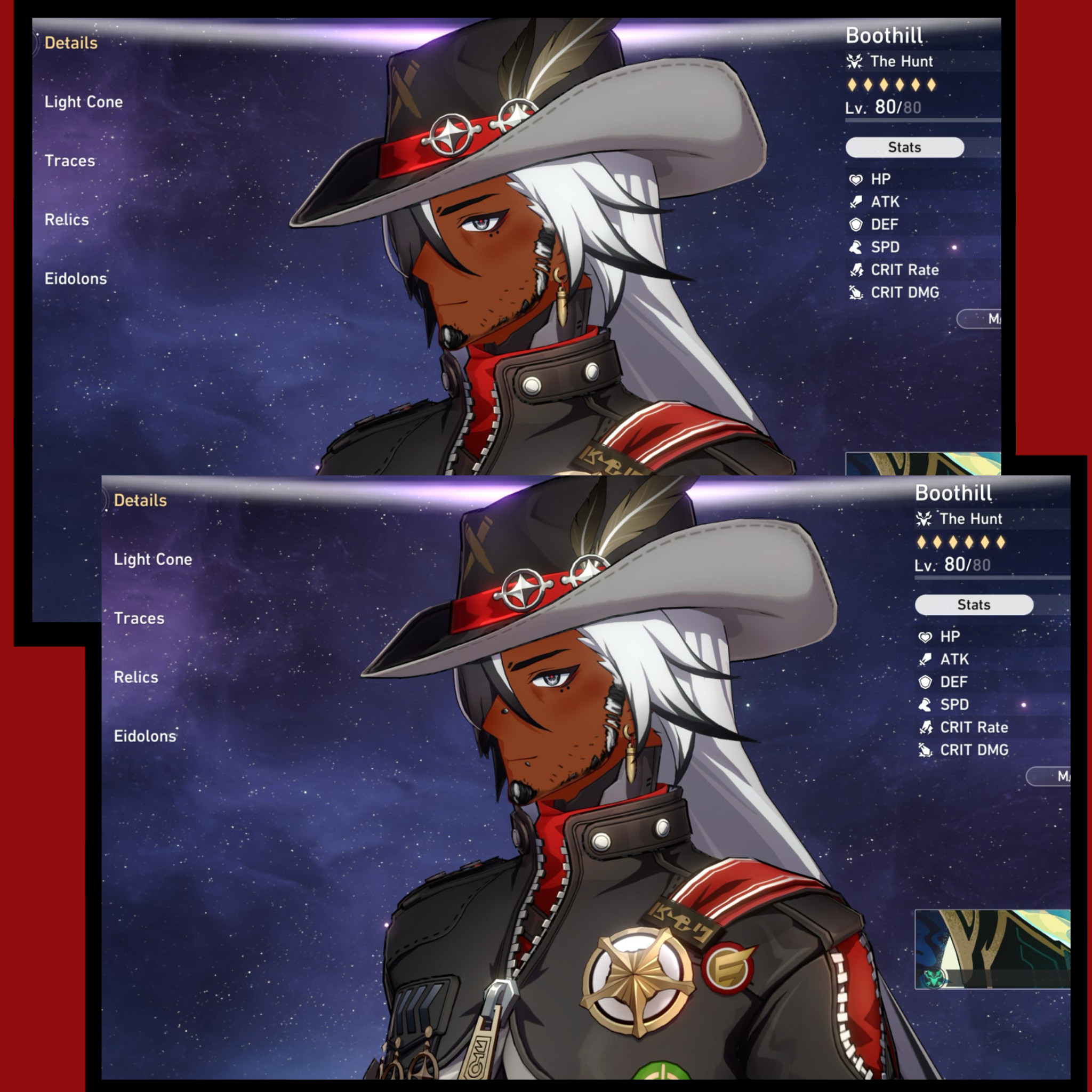Select the Eidolons menu entry
The image size is (1092, 1092).
[144, 736]
